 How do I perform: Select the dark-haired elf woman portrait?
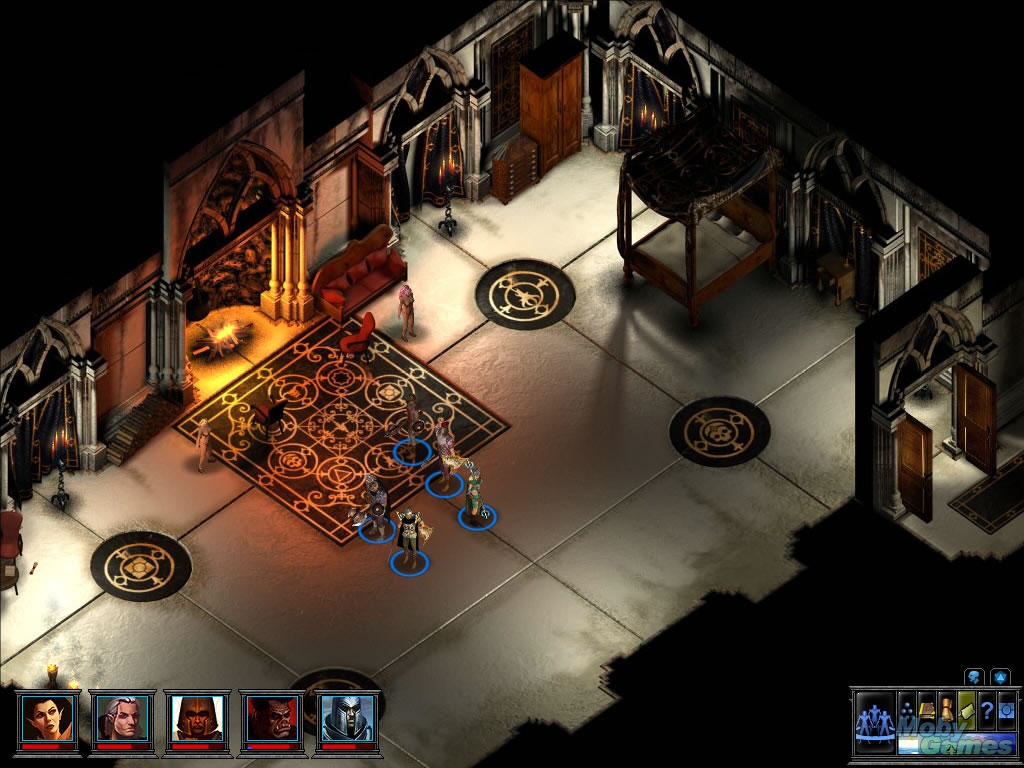coord(47,716)
